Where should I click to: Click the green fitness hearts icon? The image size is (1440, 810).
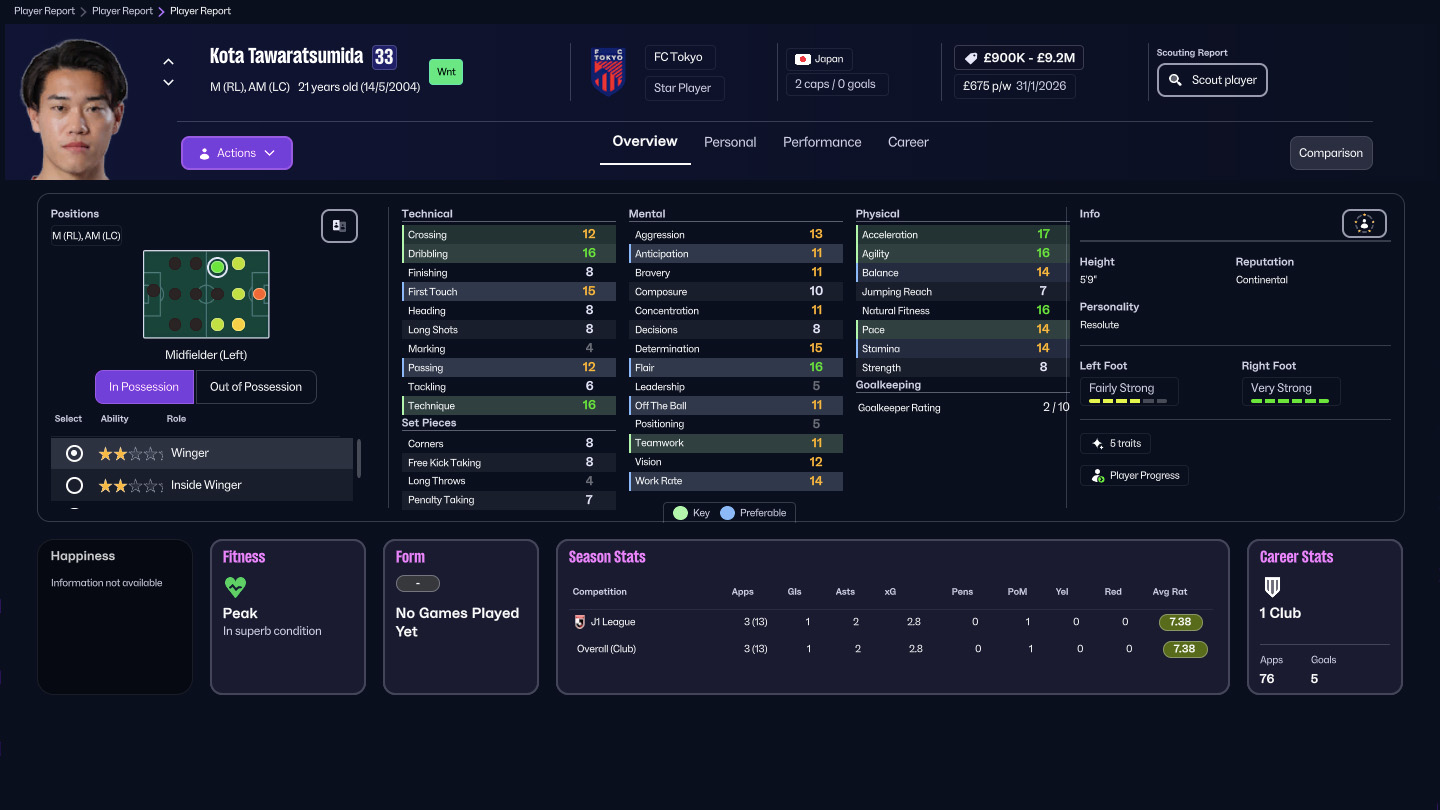(x=234, y=588)
